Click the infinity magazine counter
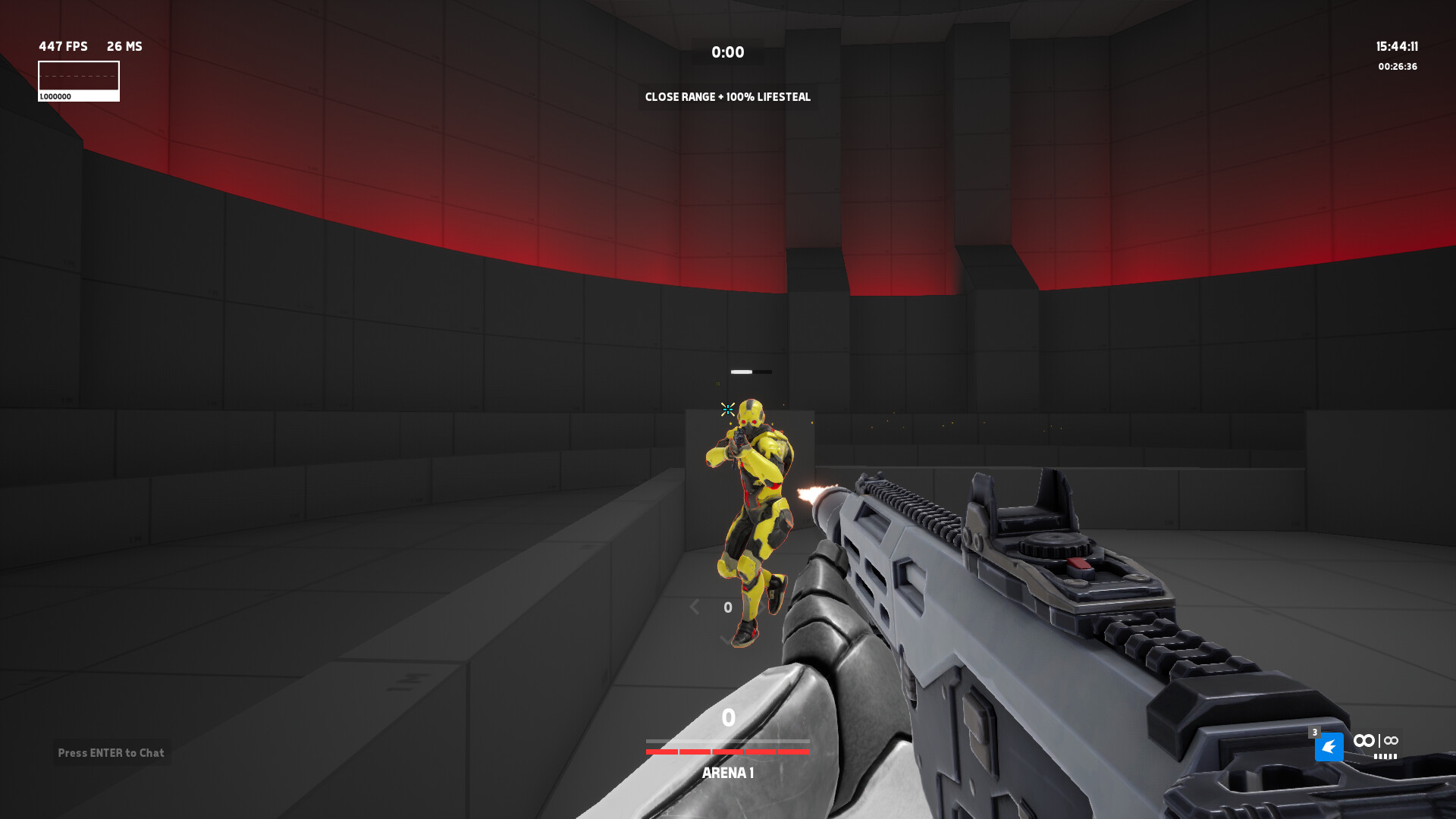 click(x=1365, y=740)
